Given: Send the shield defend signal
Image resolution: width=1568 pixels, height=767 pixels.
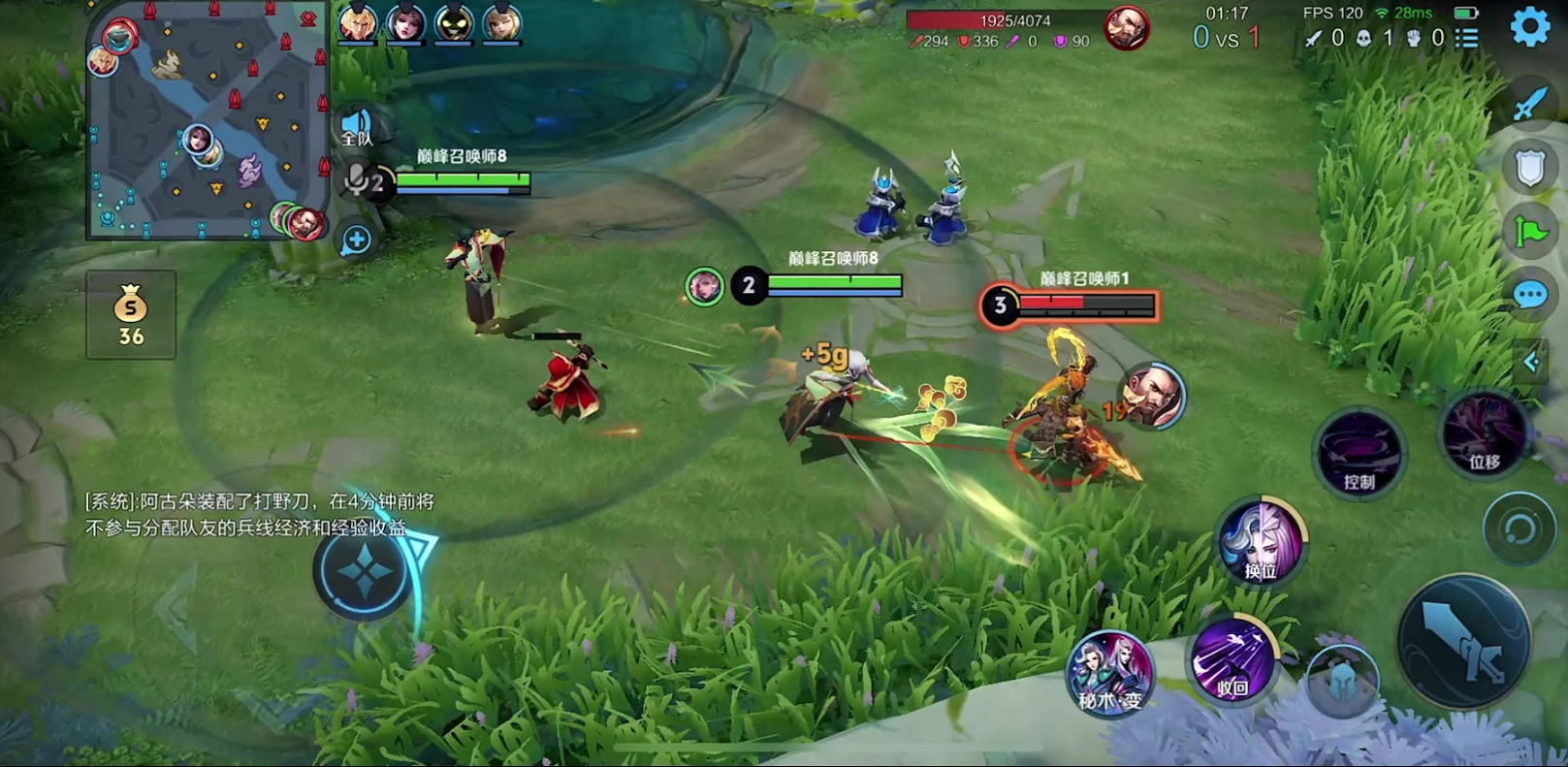Looking at the screenshot, I should [x=1529, y=168].
